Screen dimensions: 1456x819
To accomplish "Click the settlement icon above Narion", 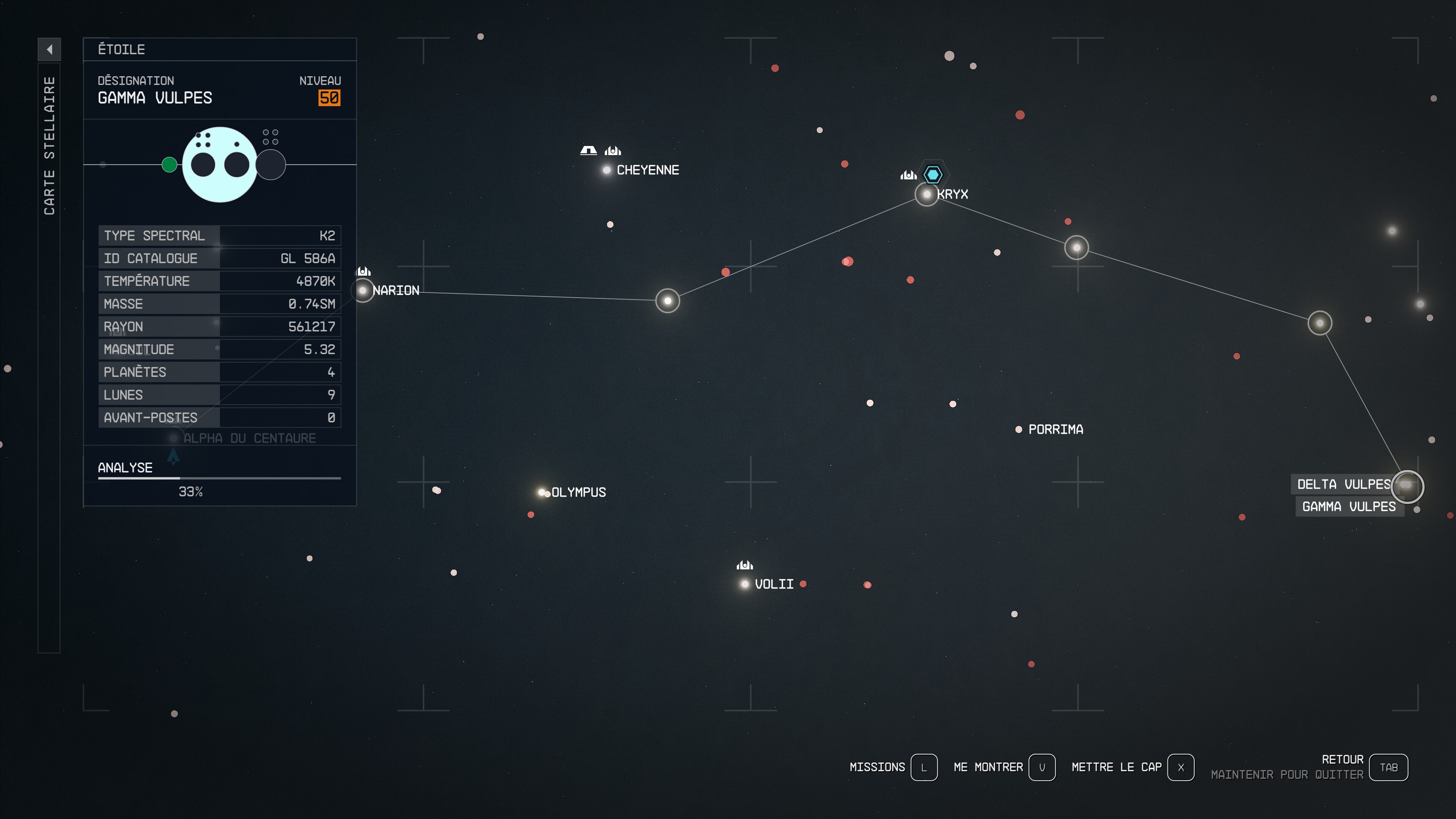I will (362, 271).
